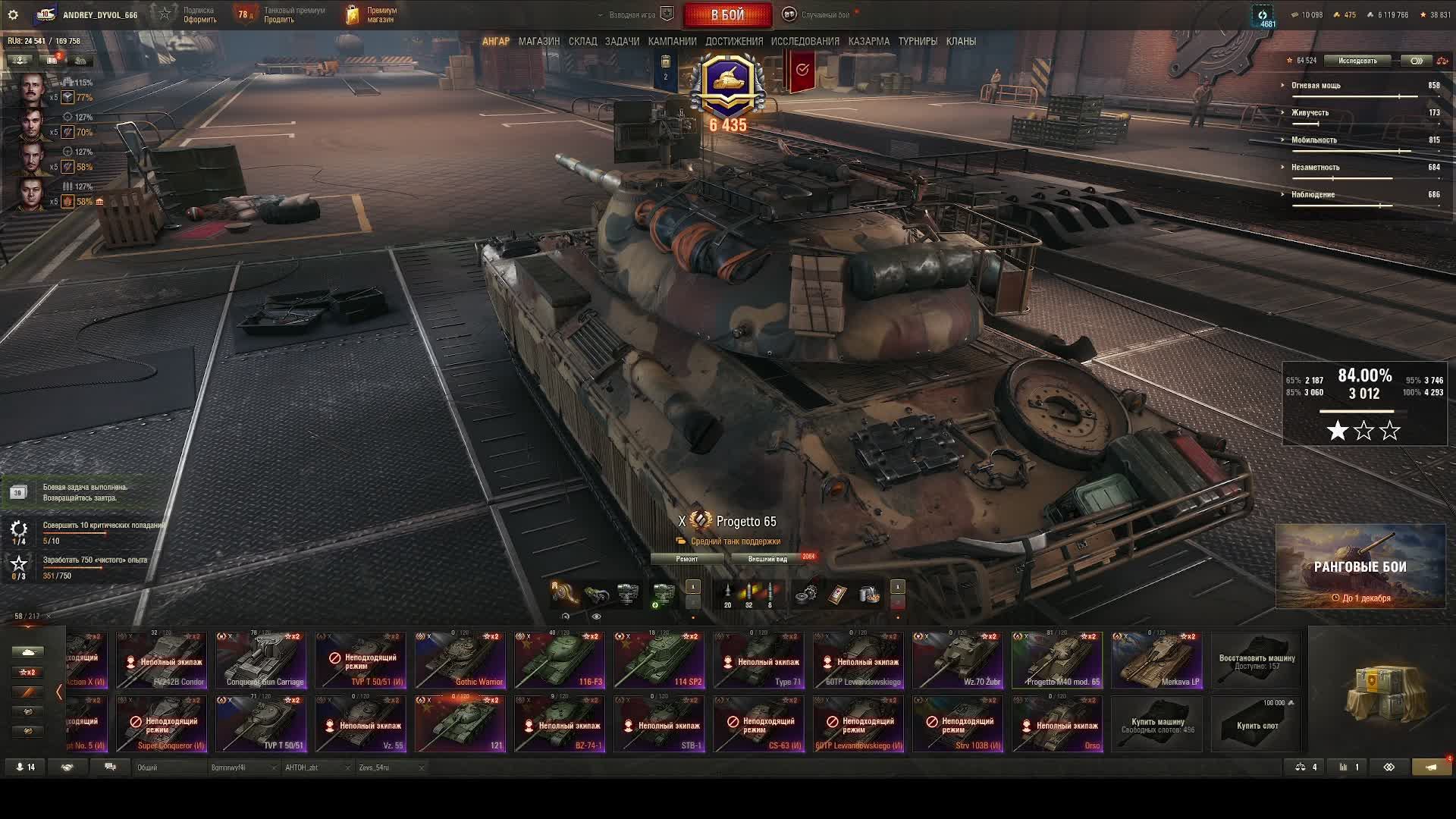
Task: Select the Gothic Warrior tank in carousel
Action: (460, 661)
